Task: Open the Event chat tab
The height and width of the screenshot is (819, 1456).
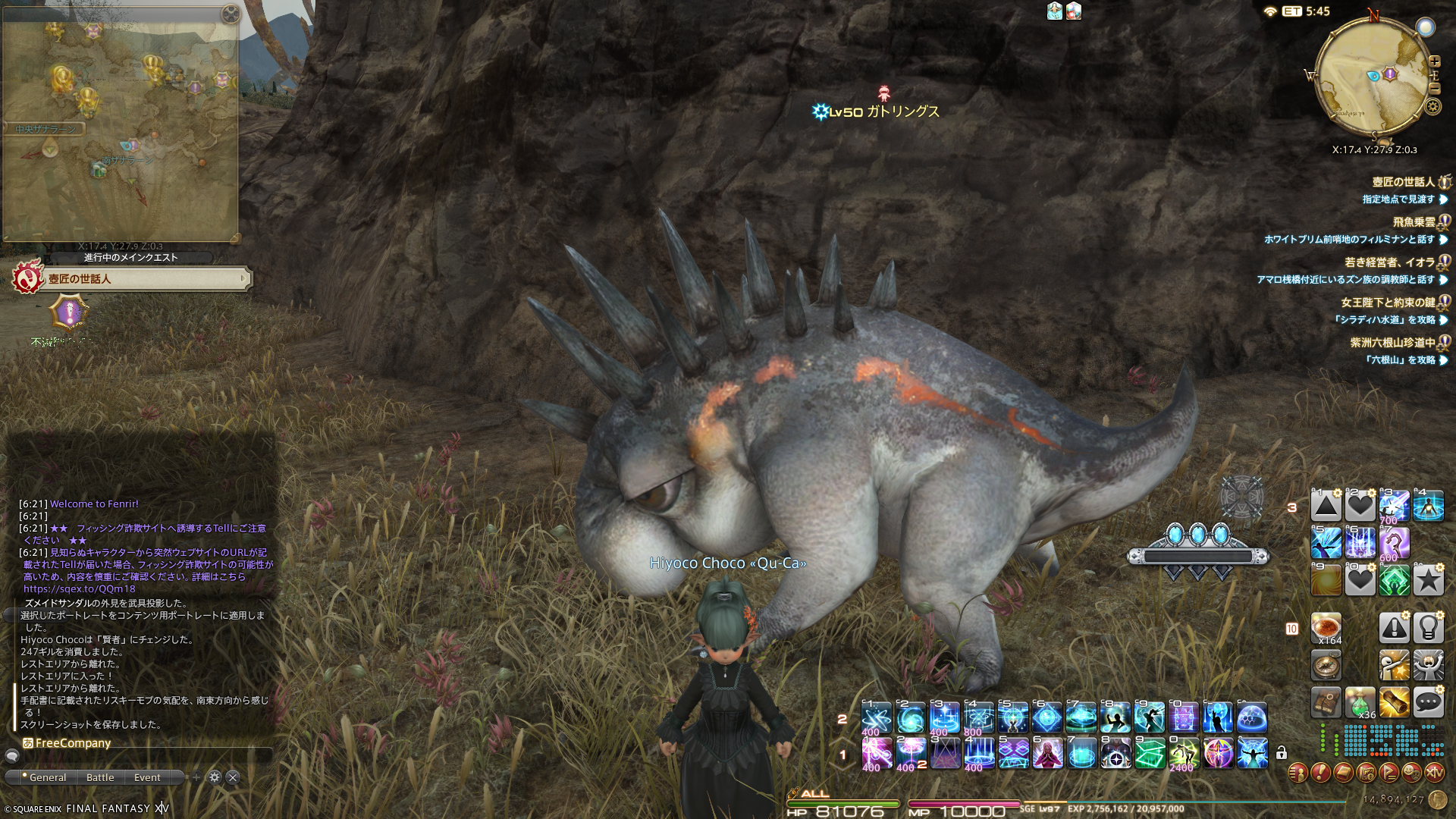Action: 147,777
